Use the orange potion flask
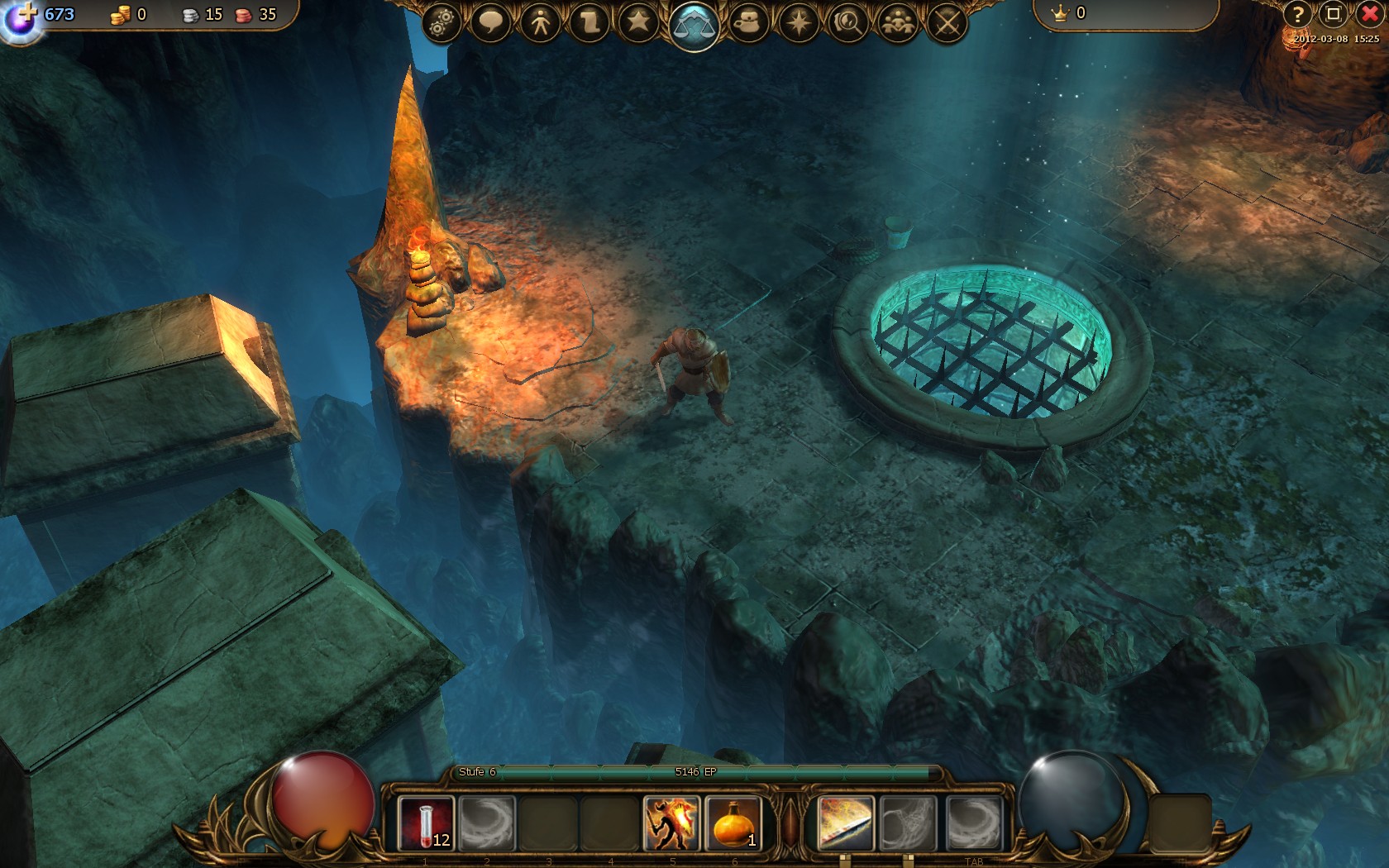The width and height of the screenshot is (1389, 868). (733, 823)
